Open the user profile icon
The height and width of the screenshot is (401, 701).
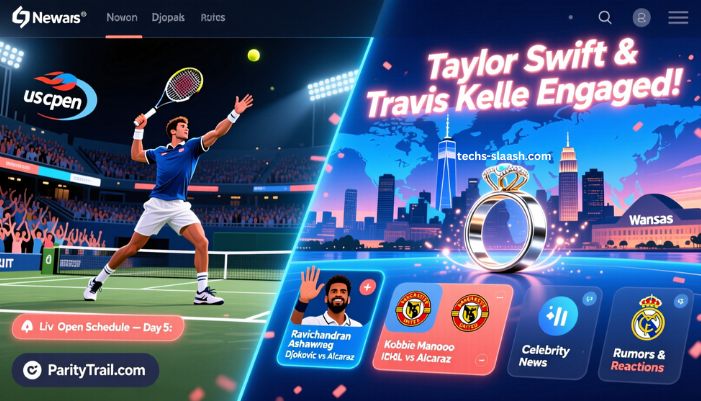[x=642, y=18]
